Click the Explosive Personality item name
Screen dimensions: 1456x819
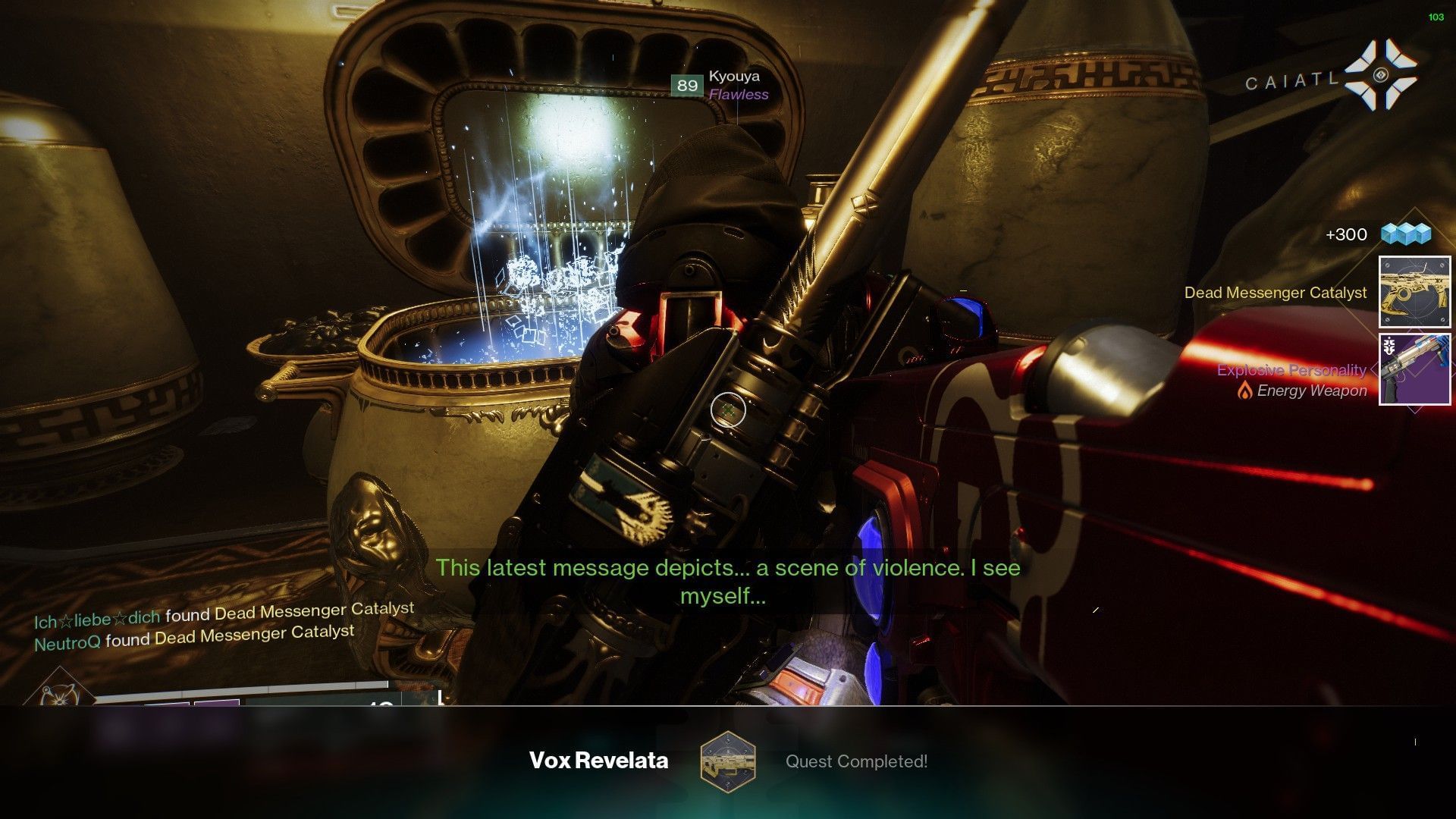point(1292,370)
